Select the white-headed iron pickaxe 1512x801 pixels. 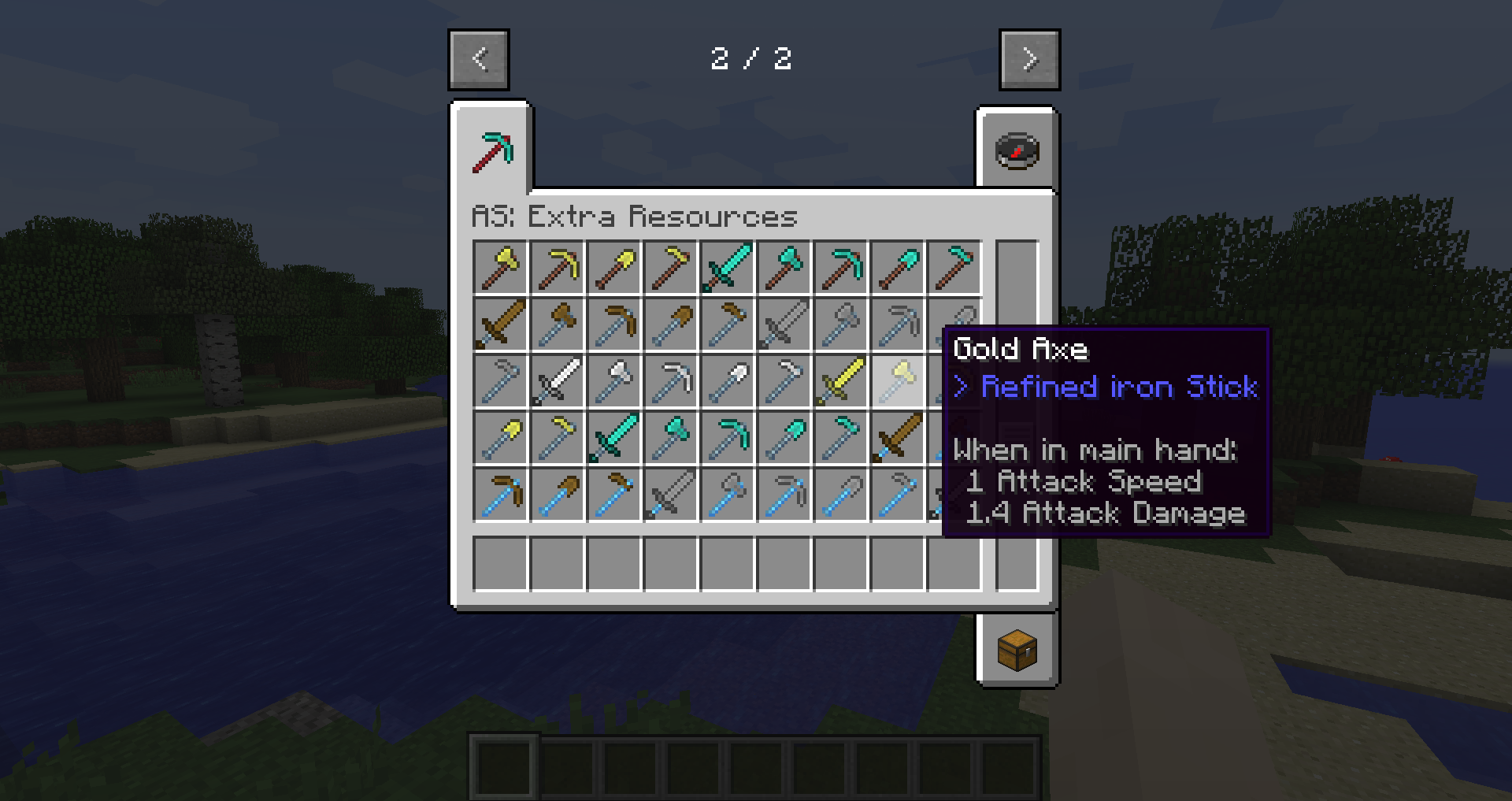pos(670,381)
